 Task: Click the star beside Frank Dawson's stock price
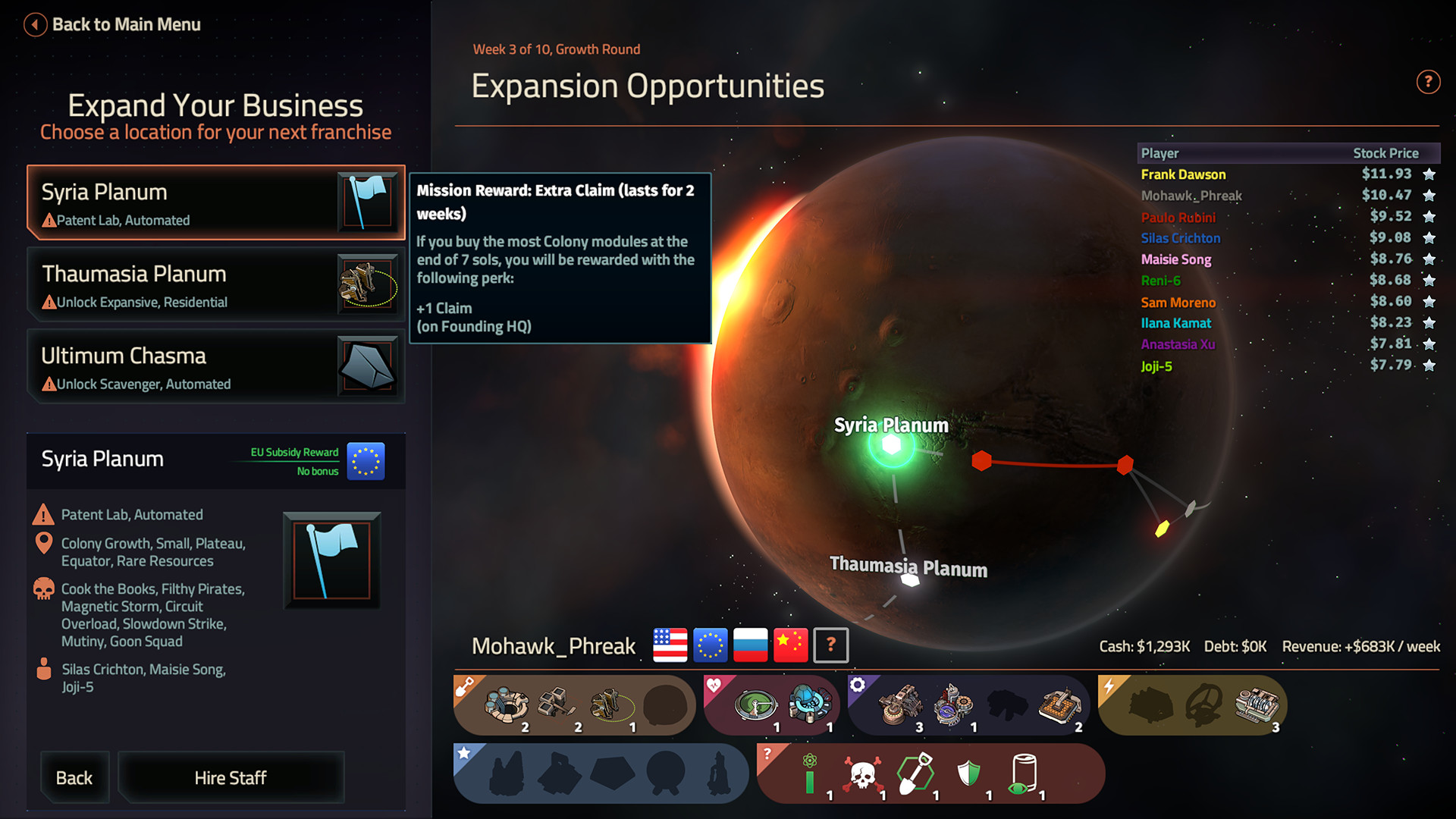click(x=1430, y=174)
